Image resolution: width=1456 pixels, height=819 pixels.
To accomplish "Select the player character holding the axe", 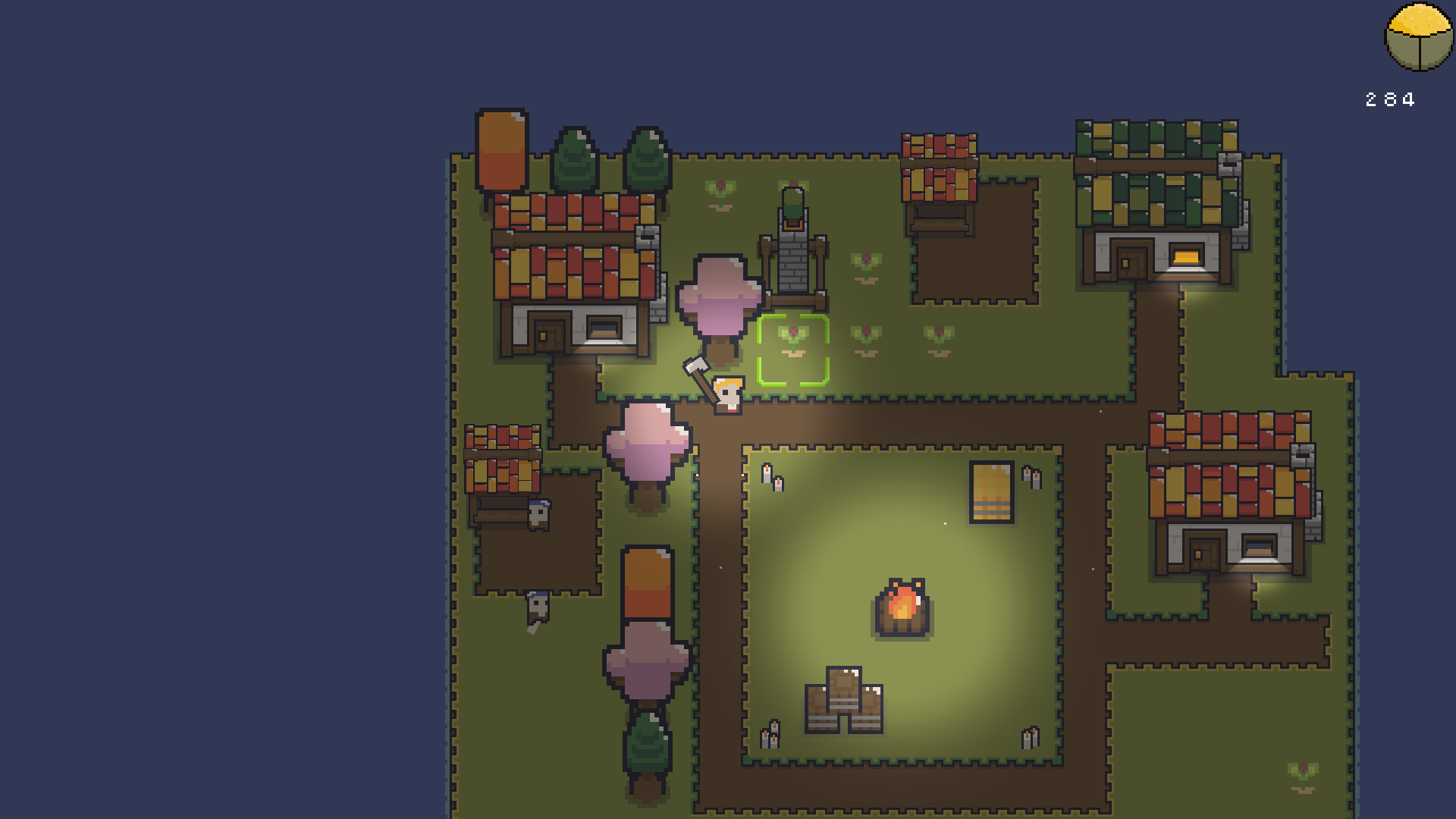I will 729,395.
